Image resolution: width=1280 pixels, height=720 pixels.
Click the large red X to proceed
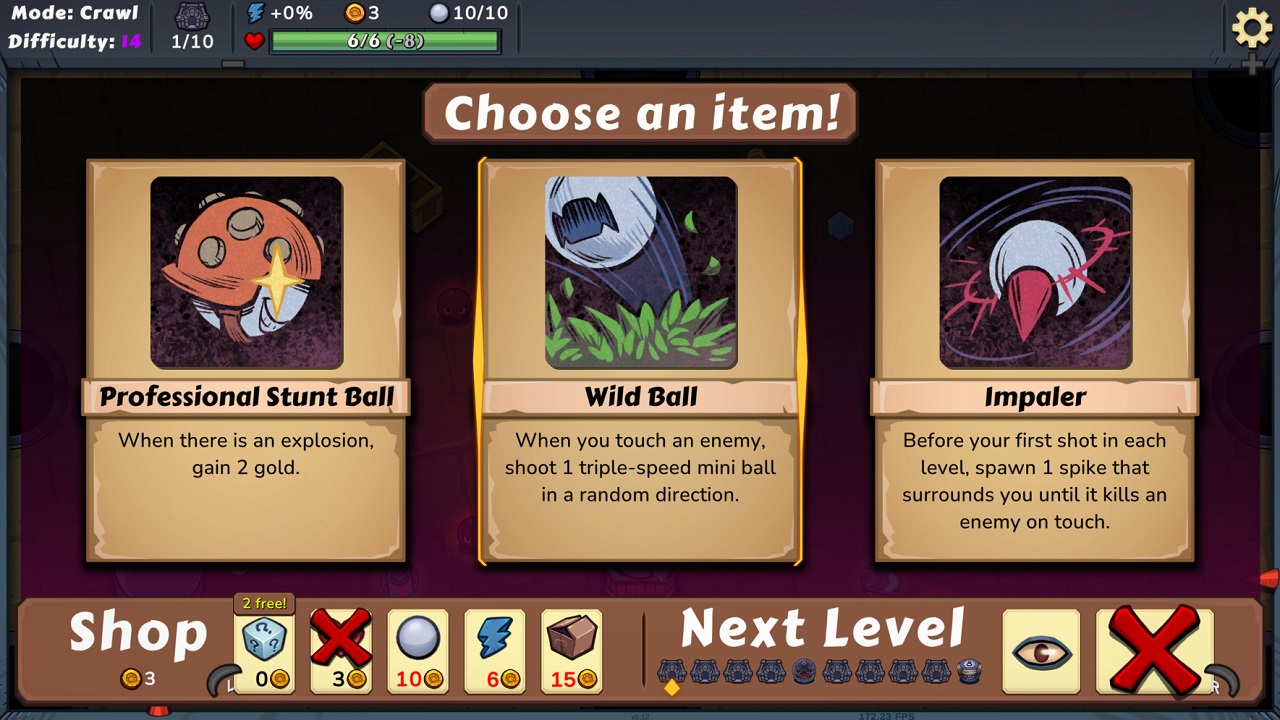point(1152,648)
